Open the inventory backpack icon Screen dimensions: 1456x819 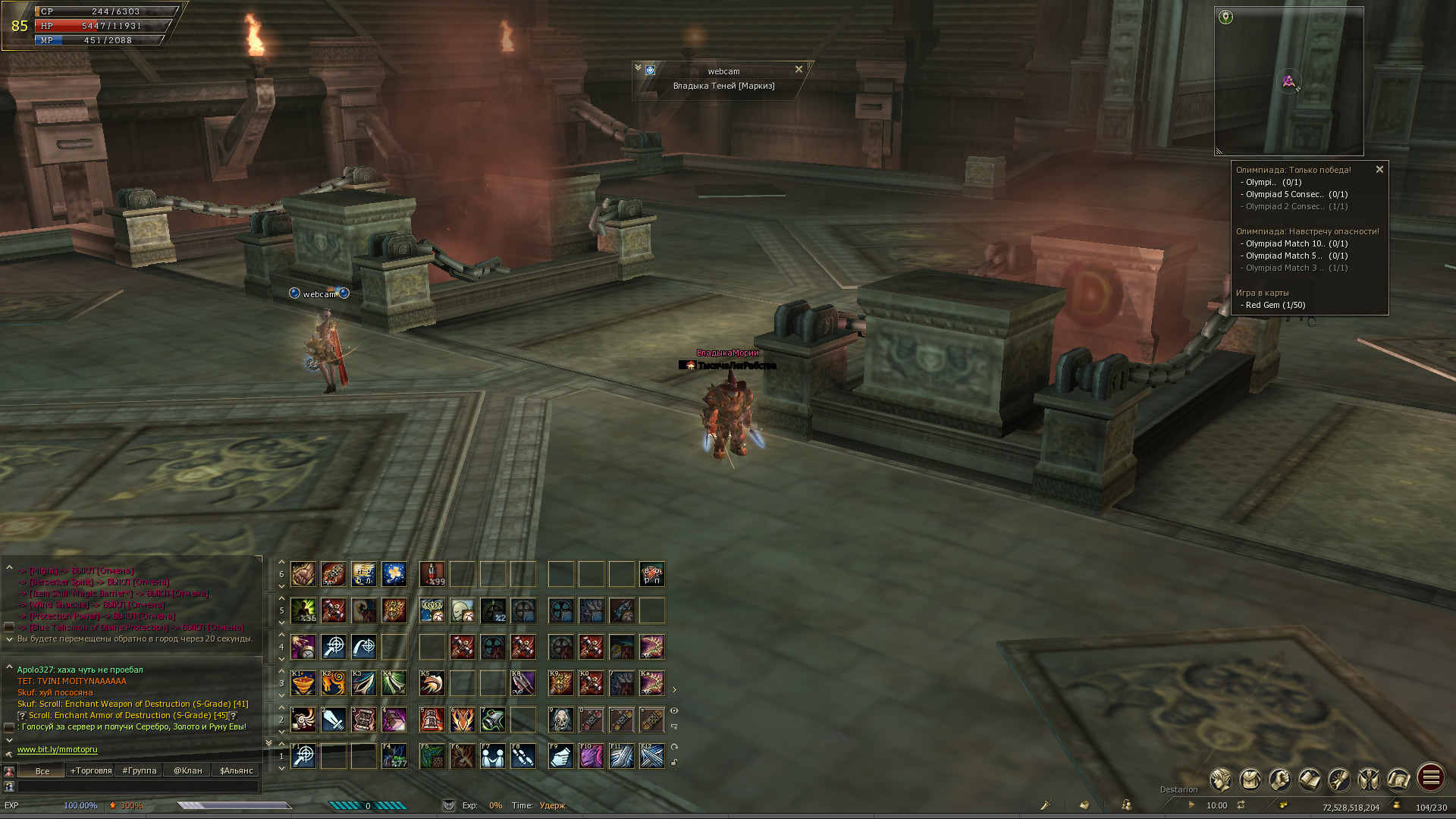click(1250, 779)
